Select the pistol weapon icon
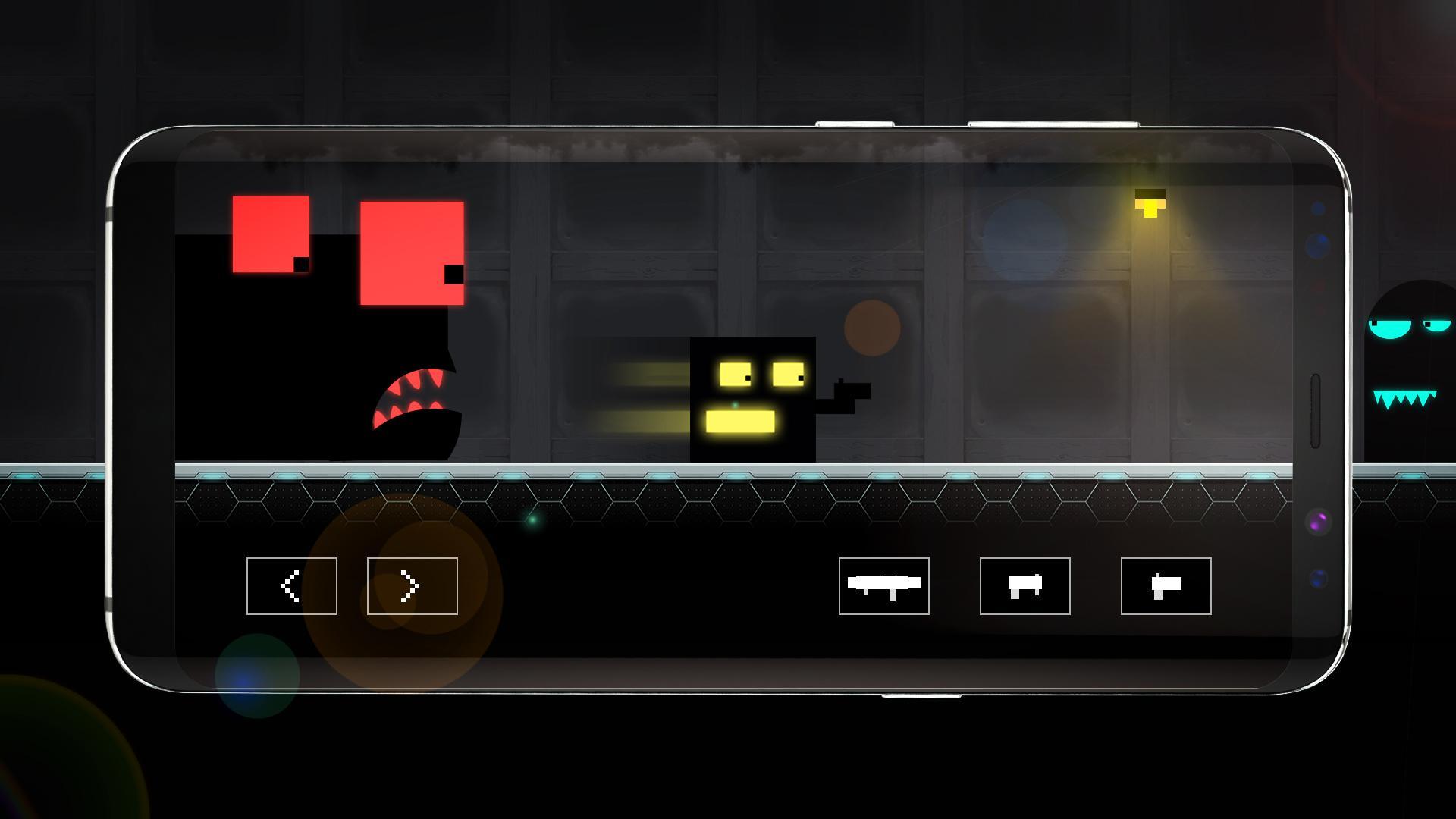 pyautogui.click(x=1164, y=585)
